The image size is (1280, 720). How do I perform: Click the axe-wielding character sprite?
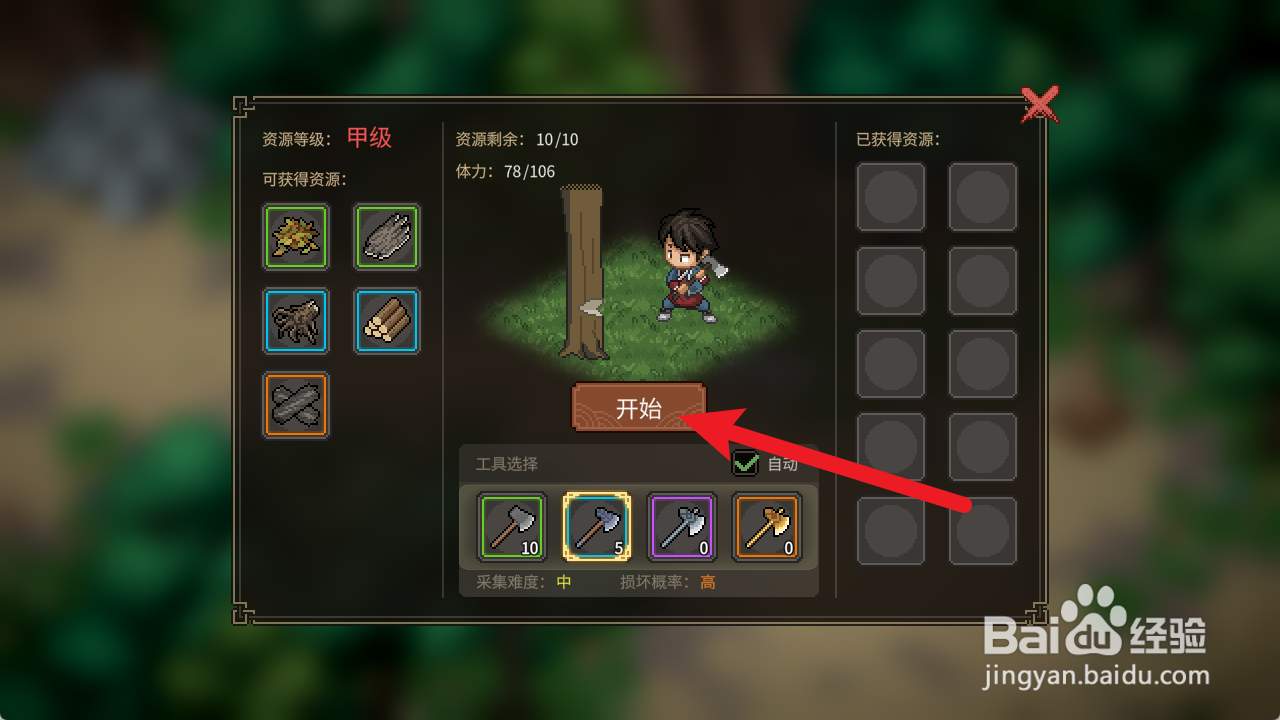687,263
